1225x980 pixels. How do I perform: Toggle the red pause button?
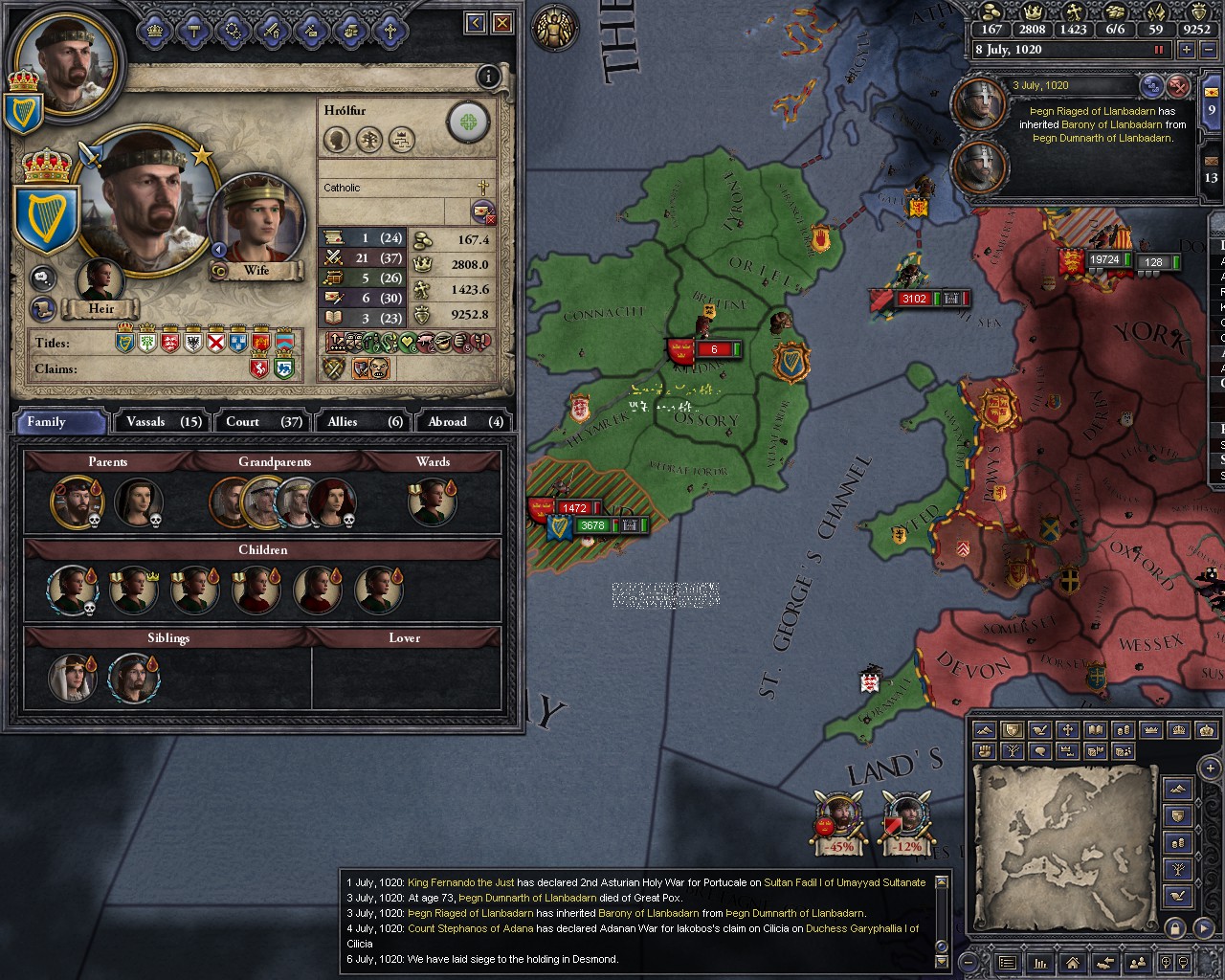(1160, 50)
